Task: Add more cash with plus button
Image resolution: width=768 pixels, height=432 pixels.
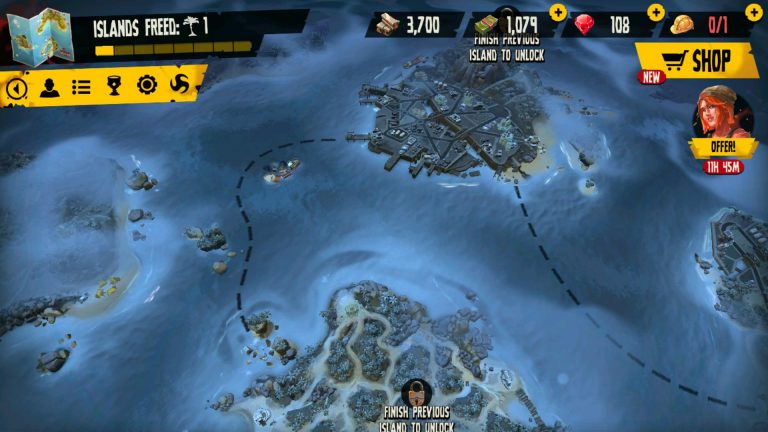Action: pyautogui.click(x=557, y=12)
